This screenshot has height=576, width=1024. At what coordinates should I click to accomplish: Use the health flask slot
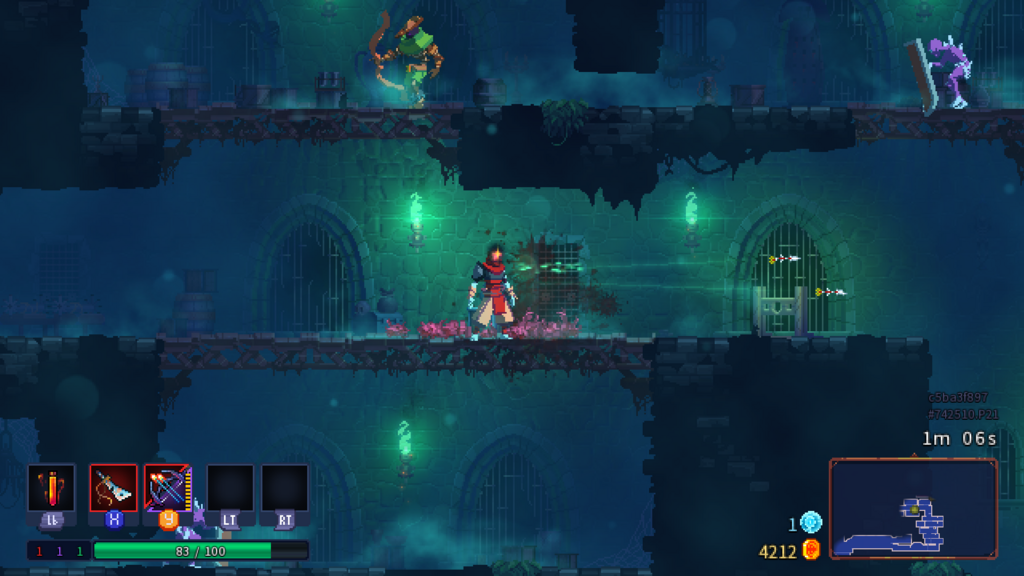click(x=51, y=488)
